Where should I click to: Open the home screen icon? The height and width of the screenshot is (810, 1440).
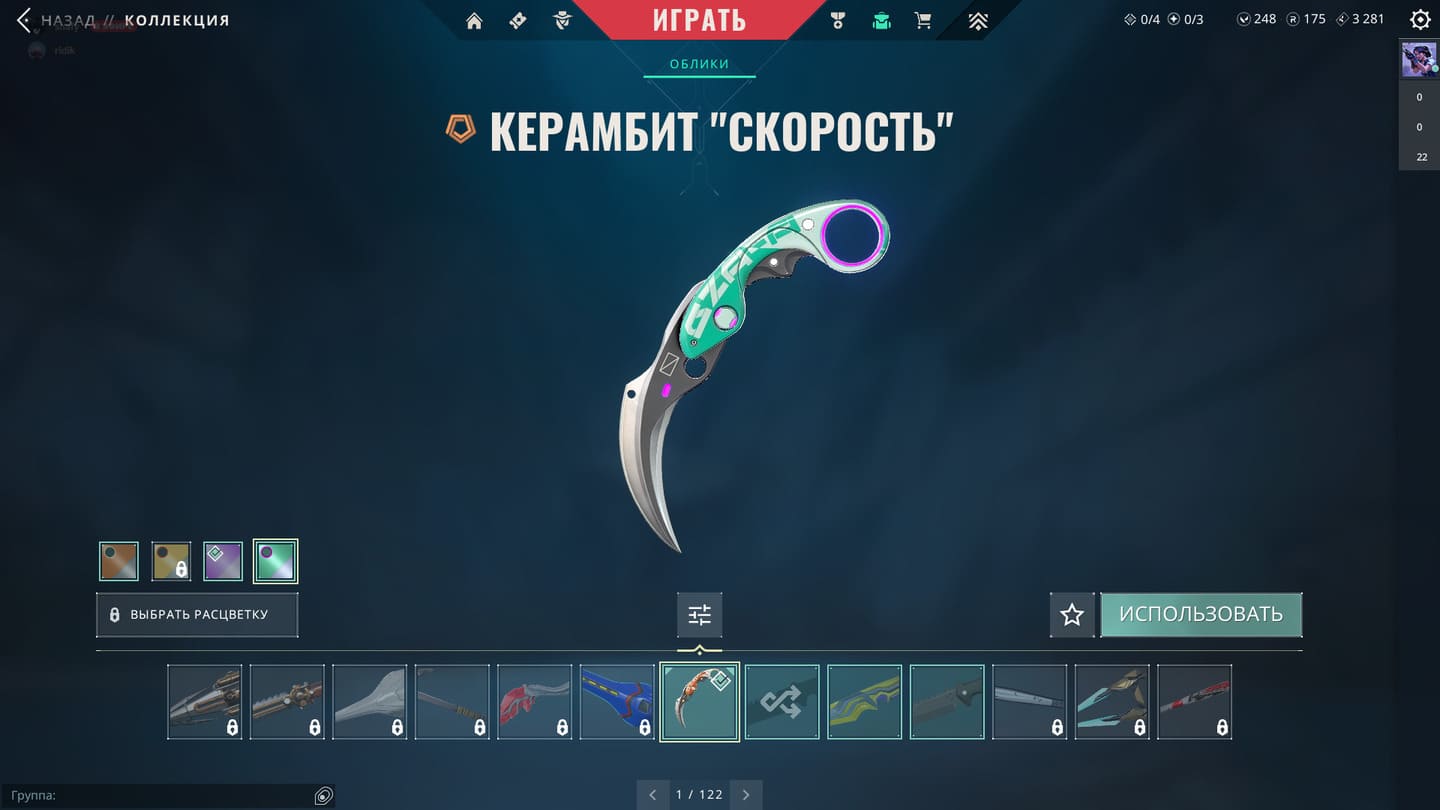(474, 21)
